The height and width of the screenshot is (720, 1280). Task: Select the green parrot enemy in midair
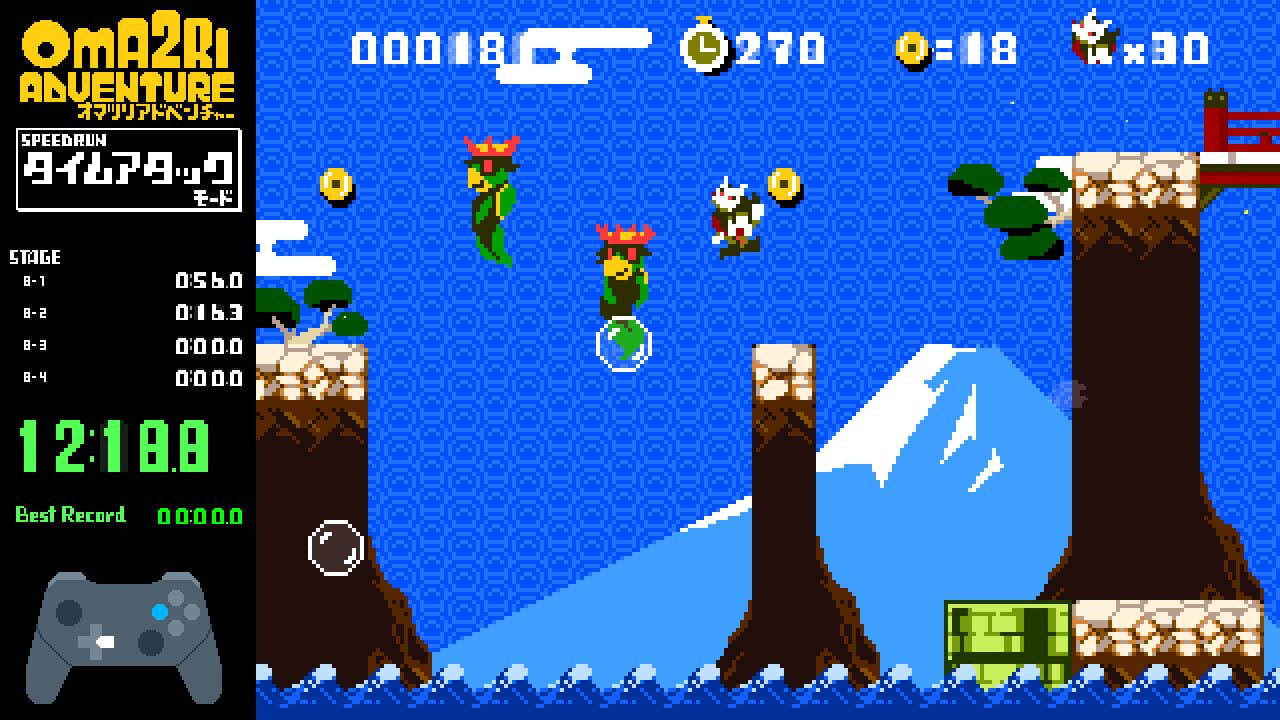[490, 200]
